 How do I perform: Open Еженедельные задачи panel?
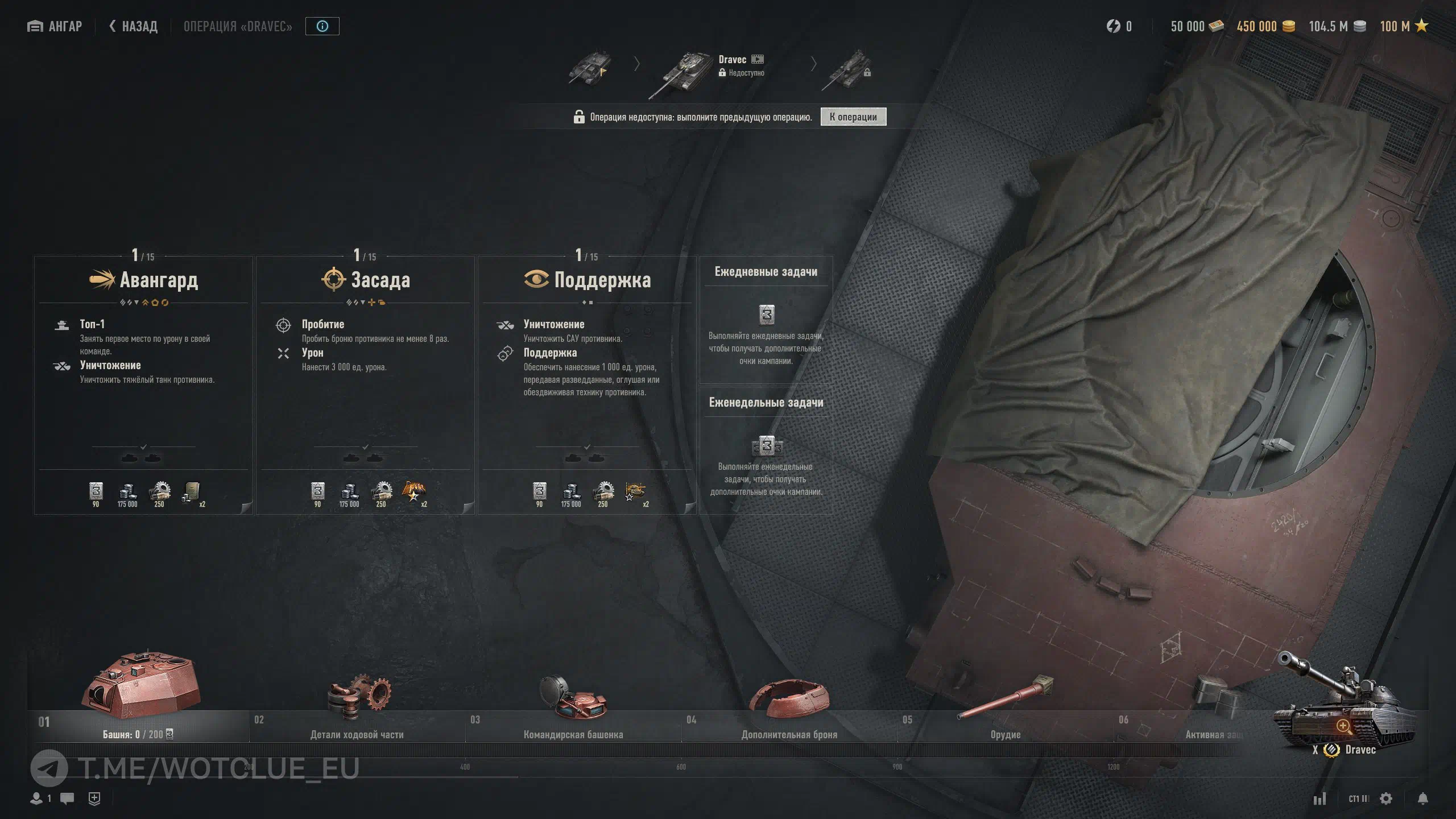tap(766, 450)
